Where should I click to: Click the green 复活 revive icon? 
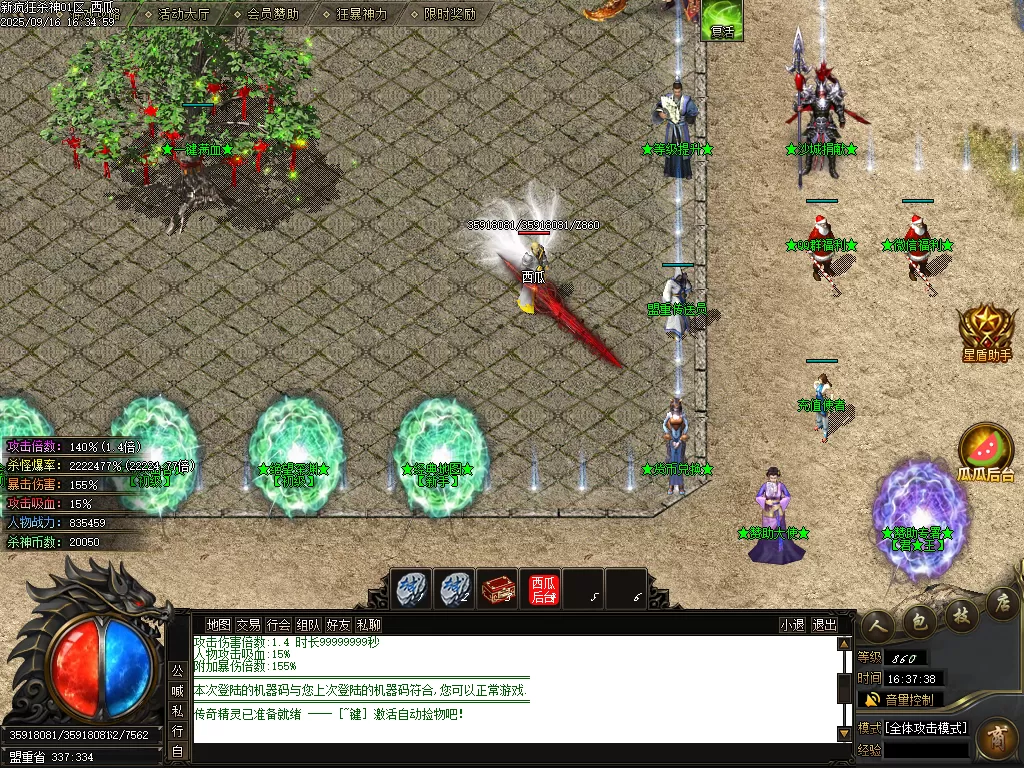coord(721,20)
